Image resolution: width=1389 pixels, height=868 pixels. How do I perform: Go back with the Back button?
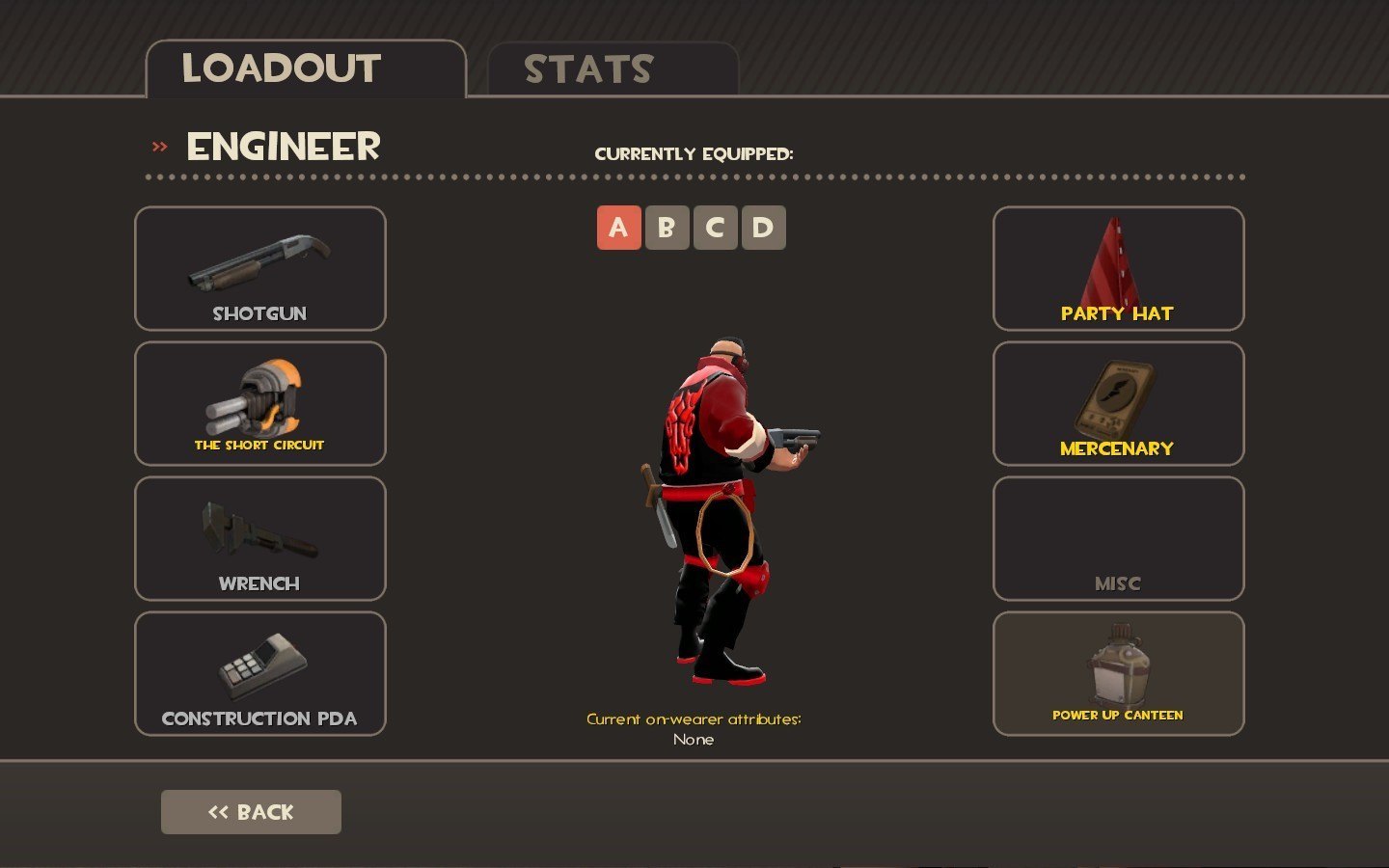[x=251, y=812]
